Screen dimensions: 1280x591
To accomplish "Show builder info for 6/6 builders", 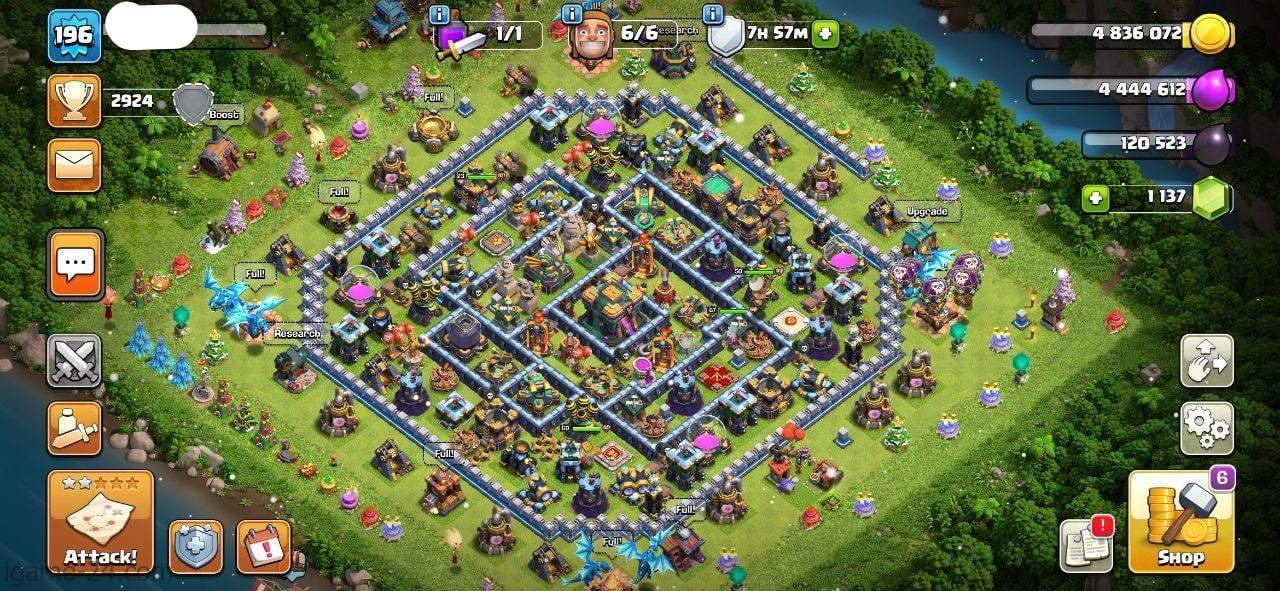I will 572,14.
